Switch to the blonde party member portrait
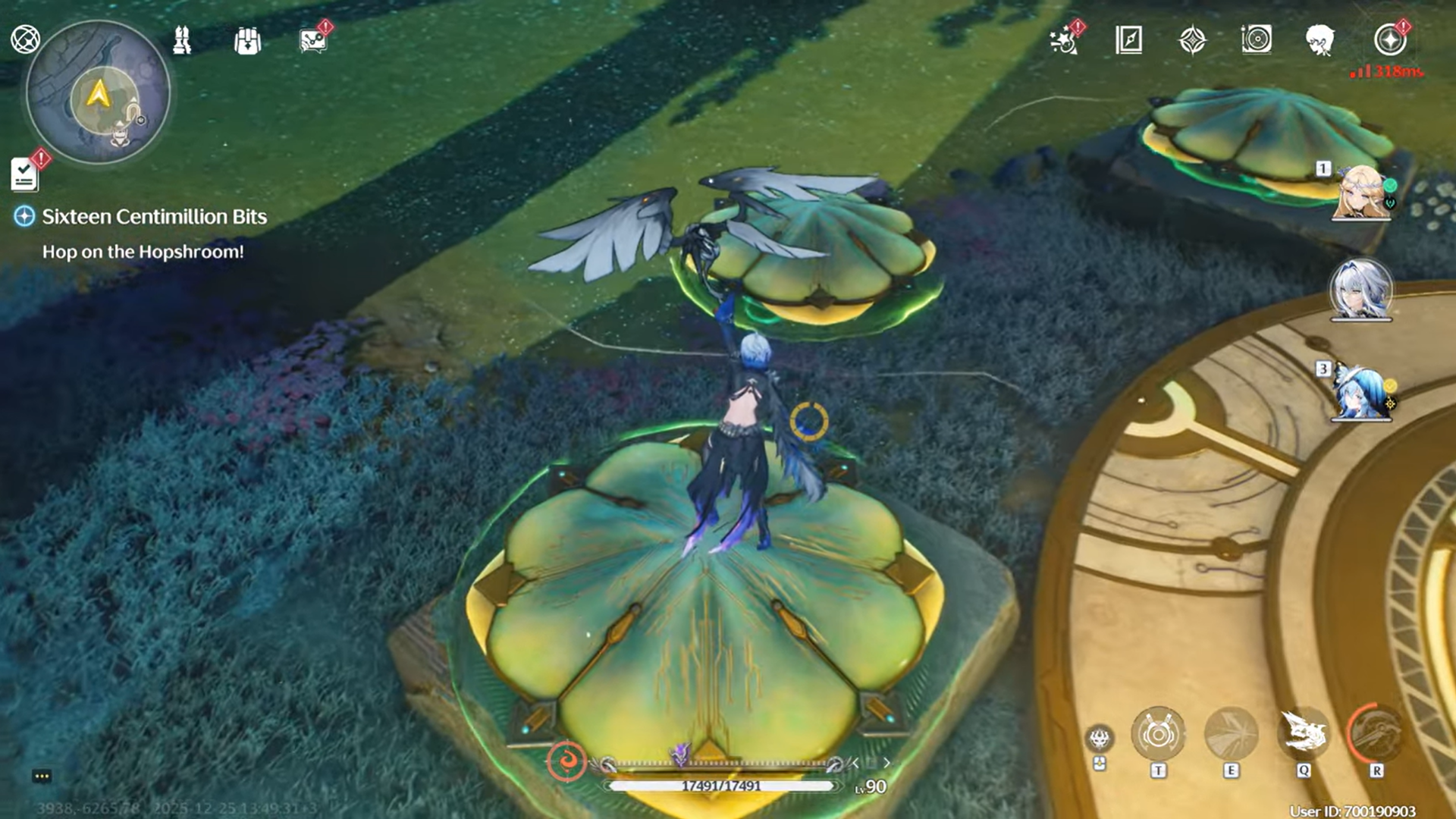 (x=1362, y=193)
